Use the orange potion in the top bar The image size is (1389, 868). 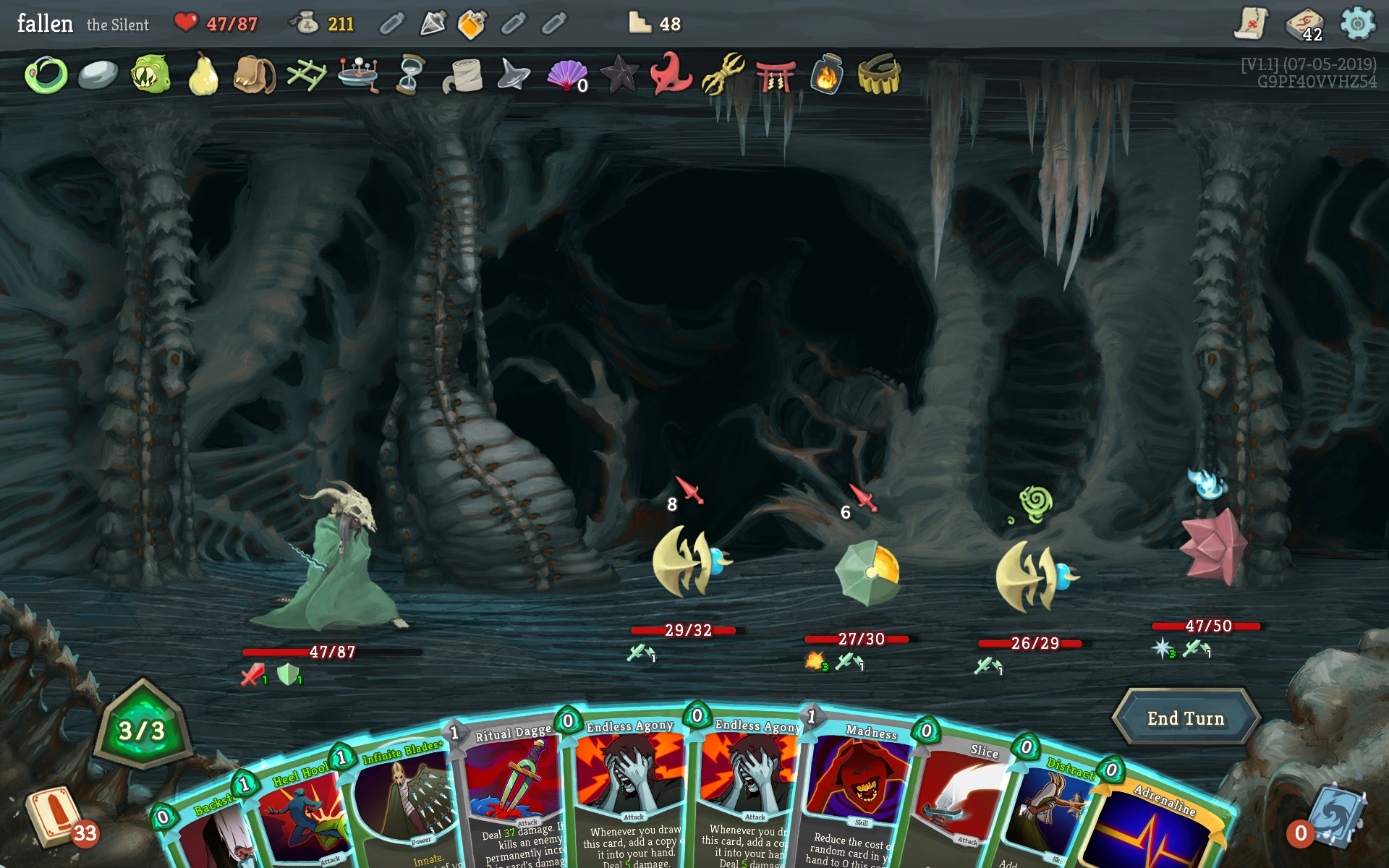(x=472, y=24)
